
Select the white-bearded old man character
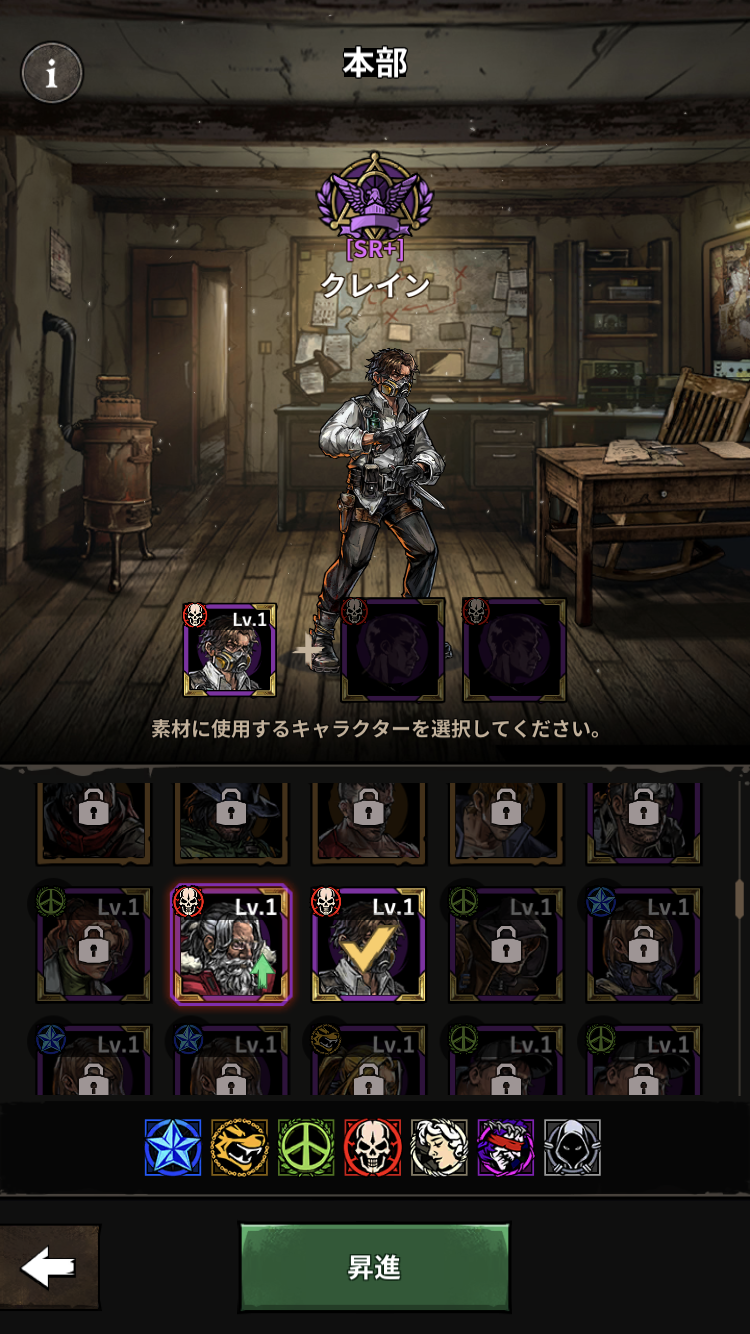pos(231,944)
